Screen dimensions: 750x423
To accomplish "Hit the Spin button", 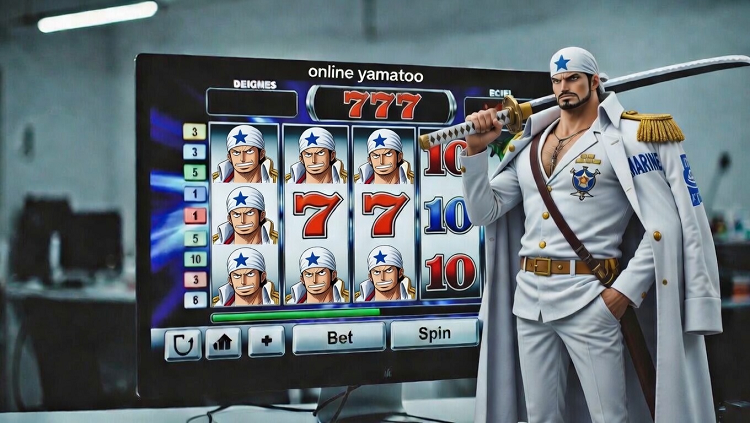I will (x=434, y=333).
